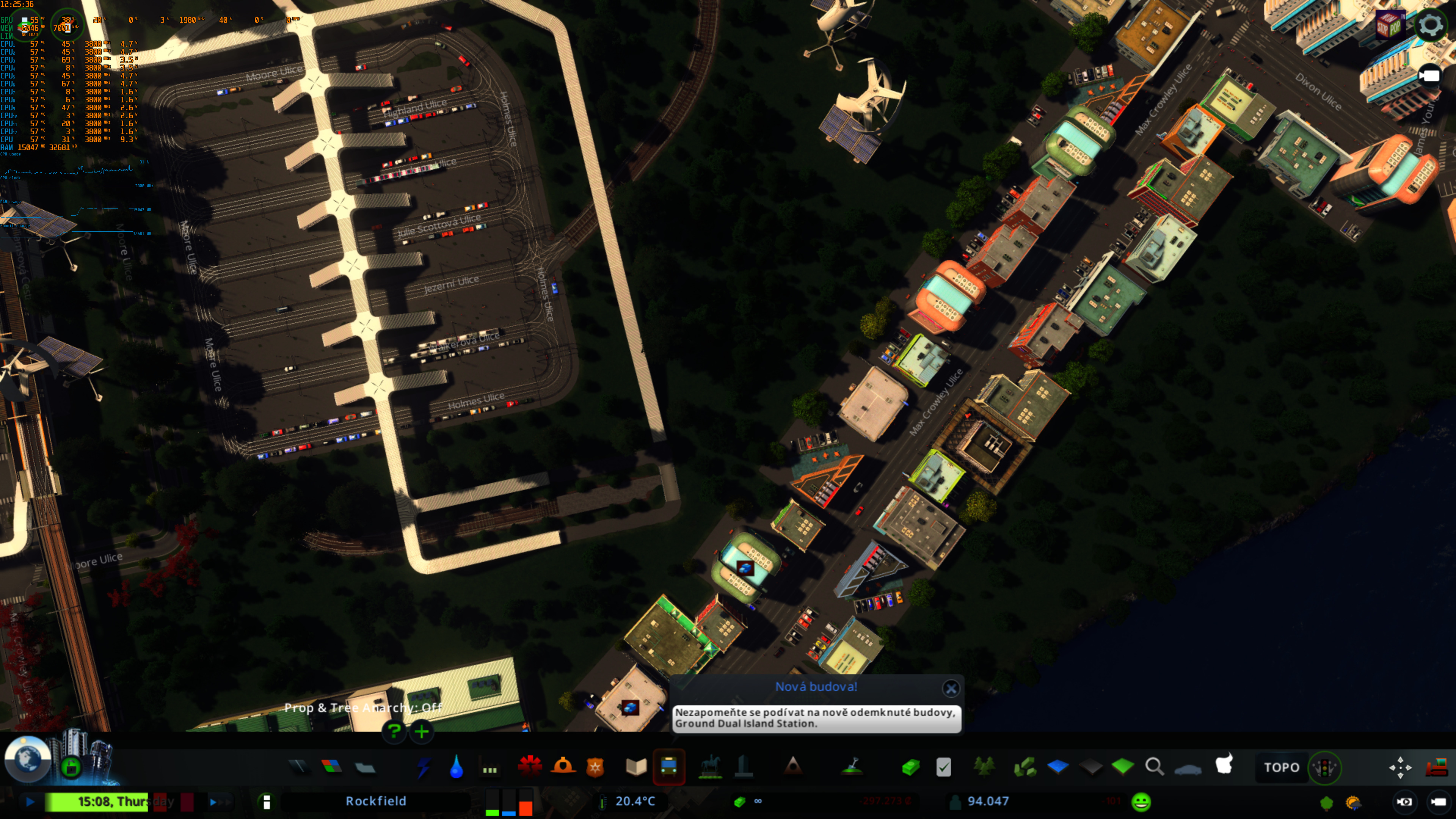Activate the bulldozer tool
1456x819 pixels.
pyautogui.click(x=1436, y=767)
